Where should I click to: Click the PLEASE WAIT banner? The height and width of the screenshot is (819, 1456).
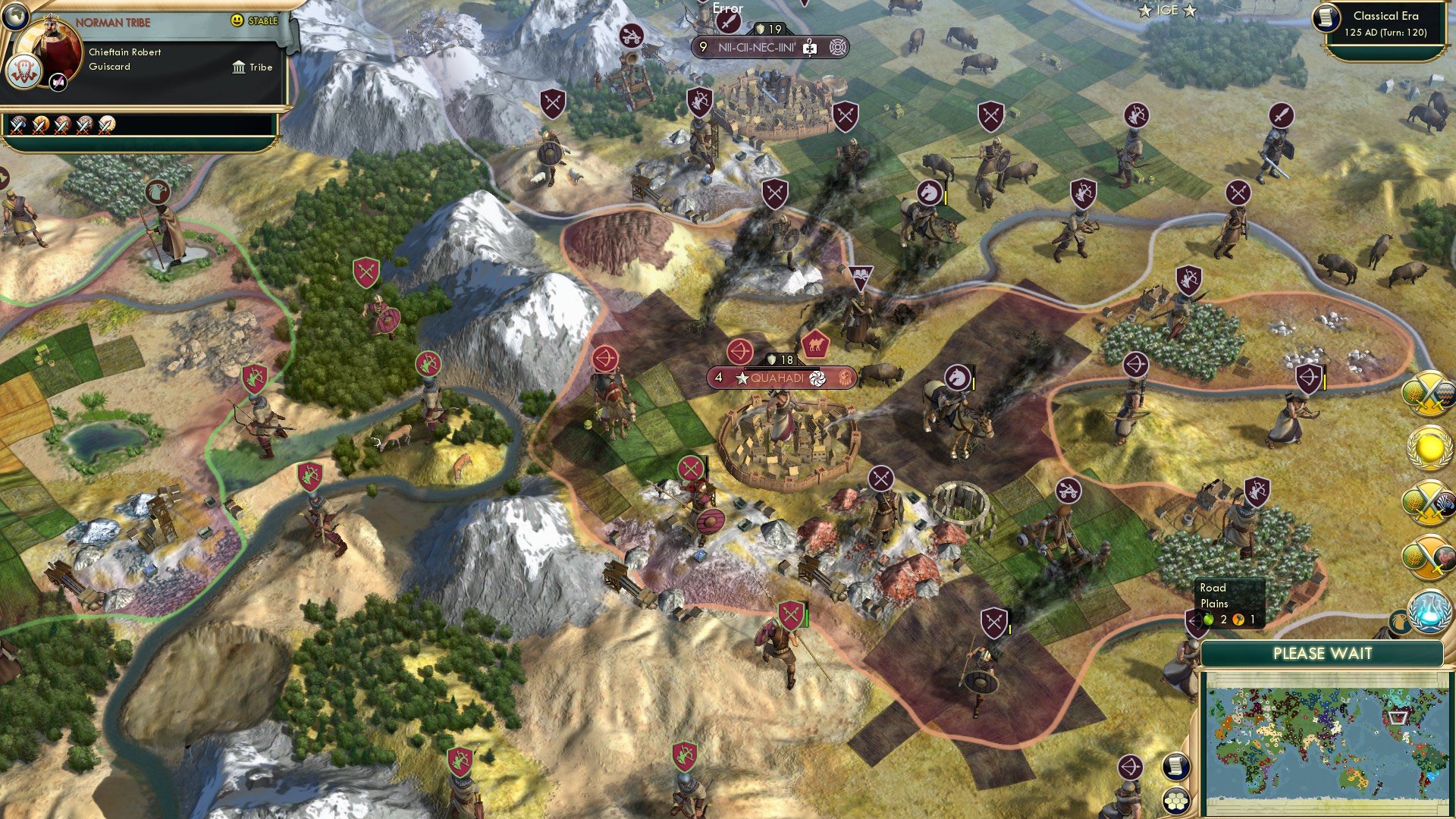coord(1323,654)
